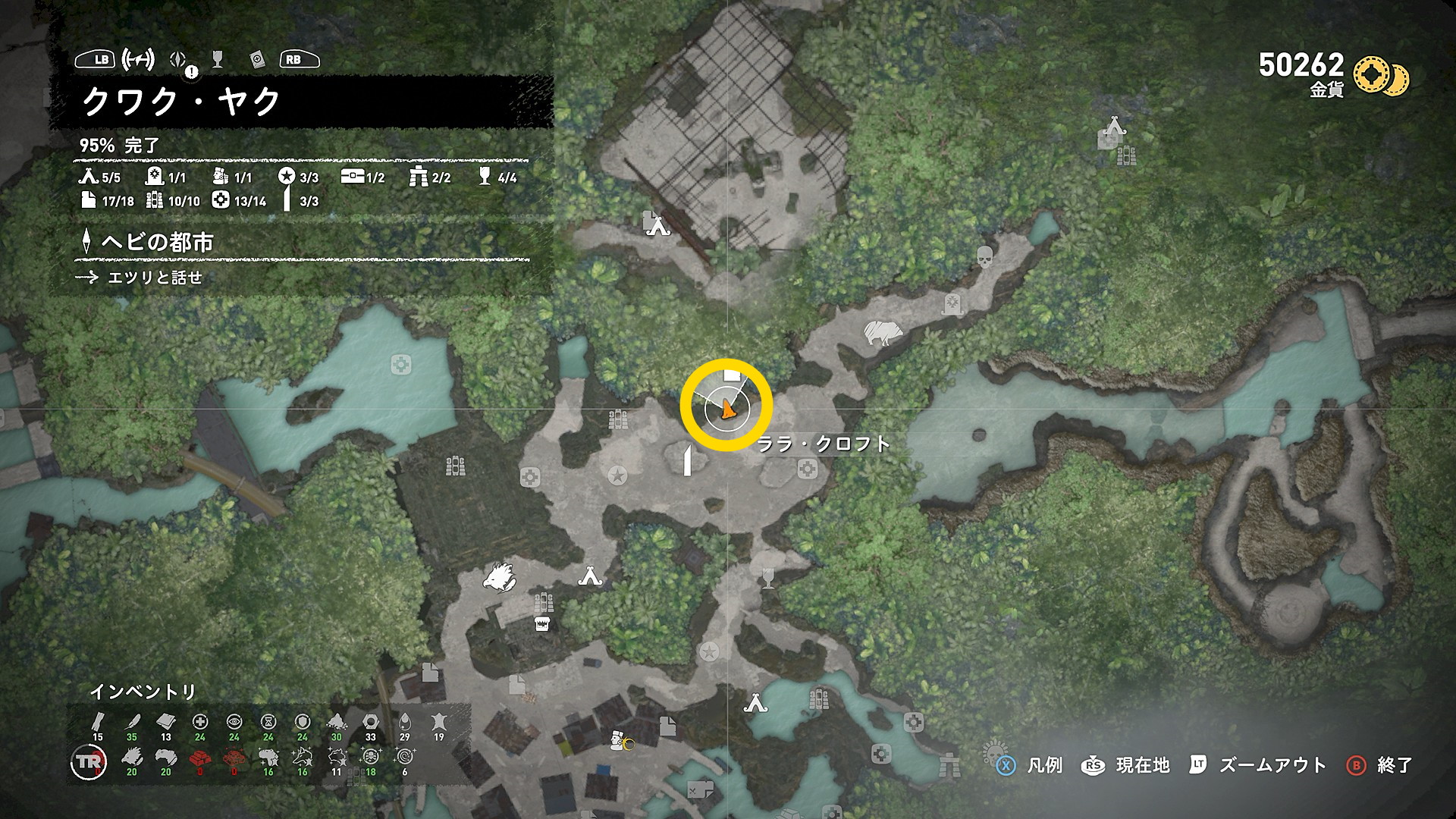Select the skull marker on the map
This screenshot has height=819, width=1456.
coord(984,256)
